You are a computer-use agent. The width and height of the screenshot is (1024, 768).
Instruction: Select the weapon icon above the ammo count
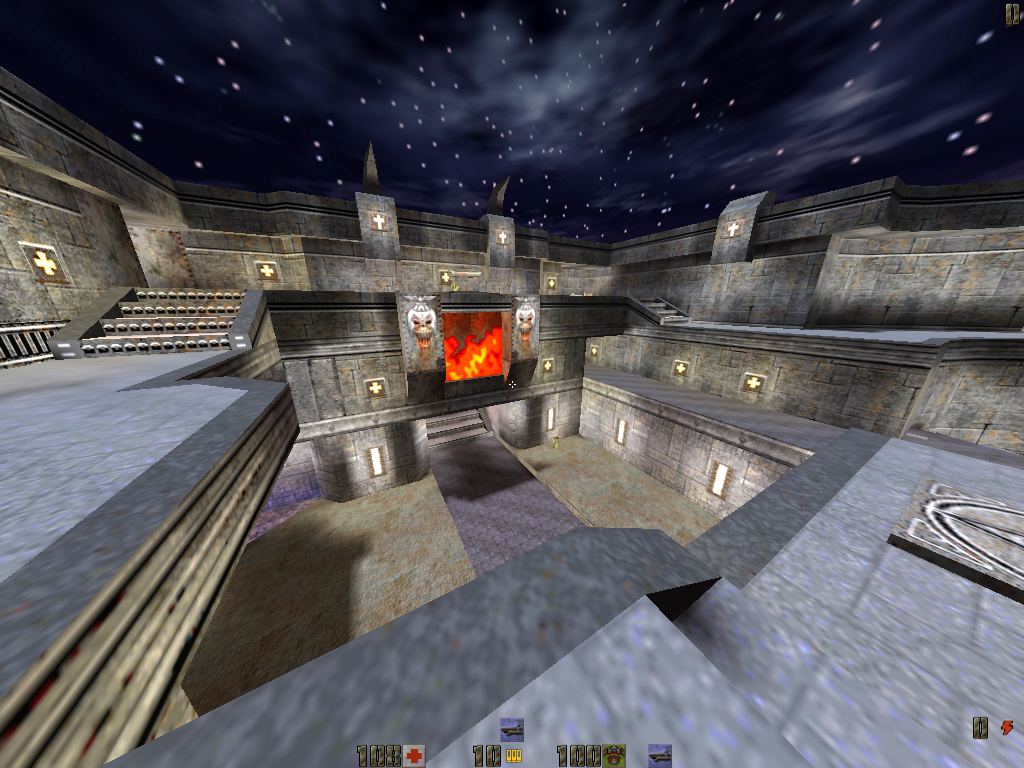pos(512,728)
